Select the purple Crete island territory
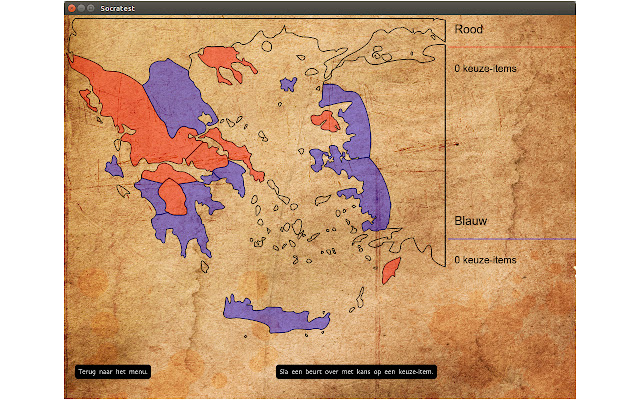The width and height of the screenshot is (640, 400). click(275, 315)
